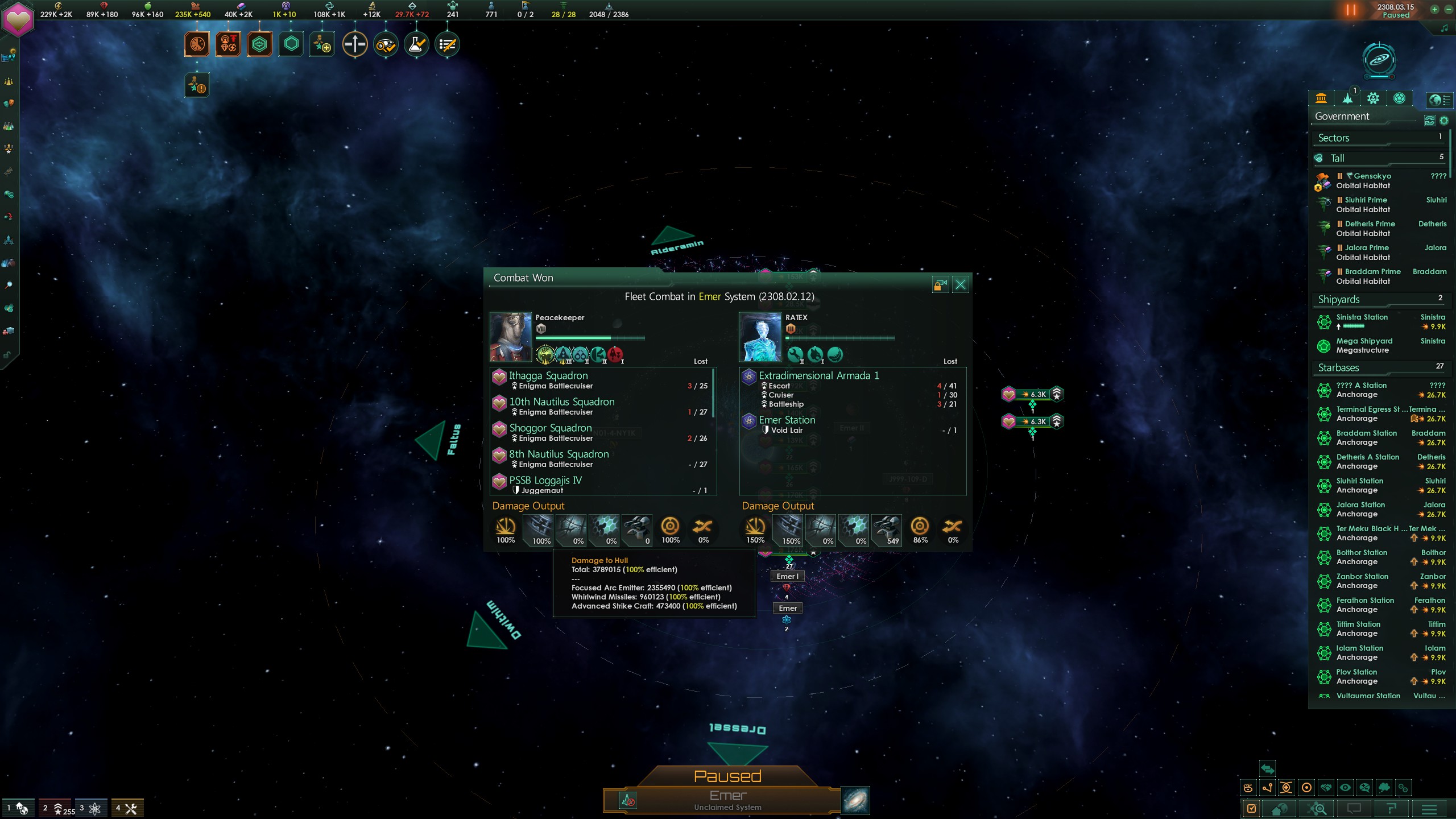Select Sinistra Station under Shipyards
The height and width of the screenshot is (819, 1456).
pyautogui.click(x=1363, y=317)
